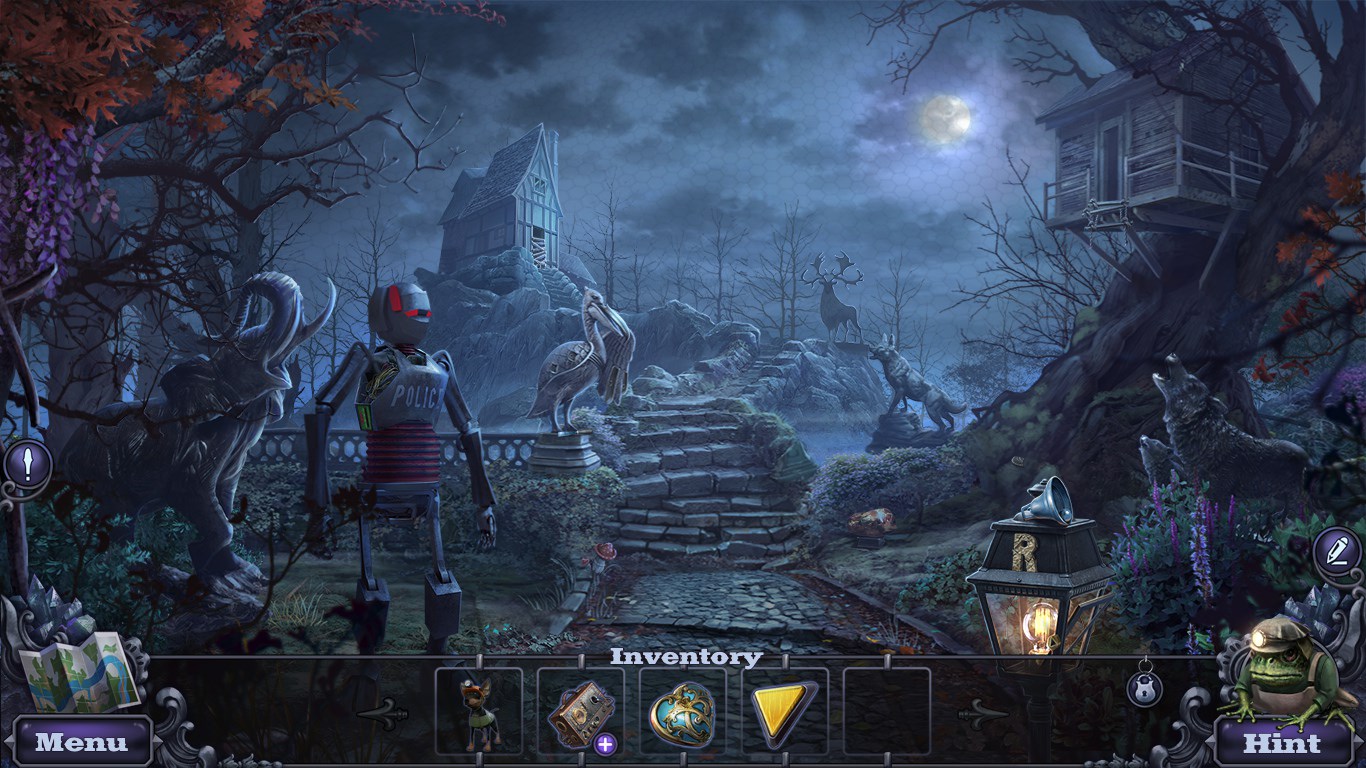Pick the teal heart emblem from the inventory
1366x768 pixels.
point(682,712)
